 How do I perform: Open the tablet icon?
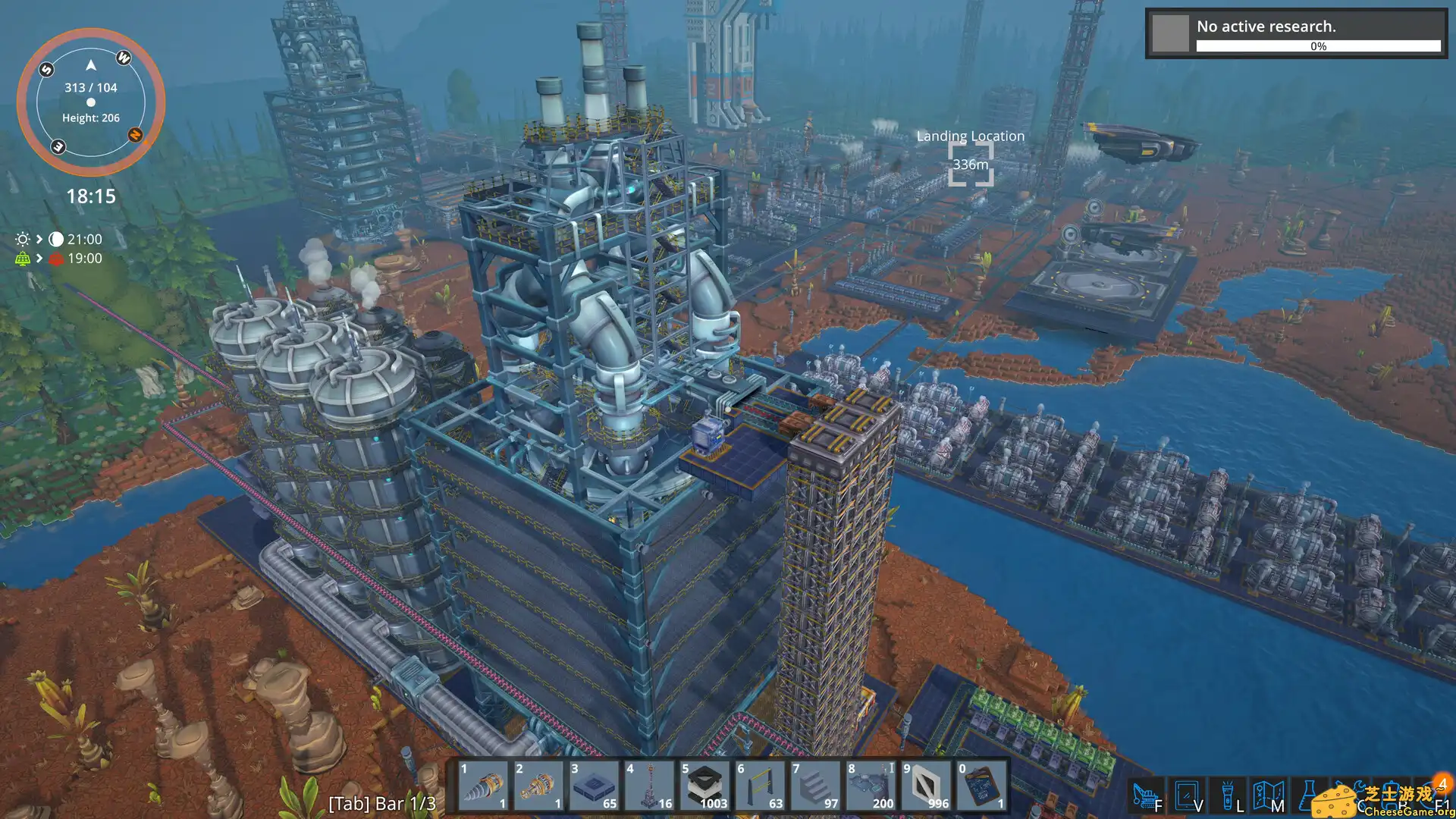(1186, 796)
